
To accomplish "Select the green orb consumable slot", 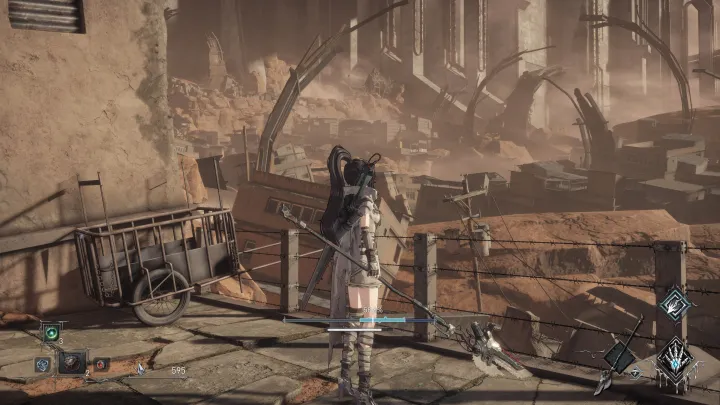I will [51, 334].
